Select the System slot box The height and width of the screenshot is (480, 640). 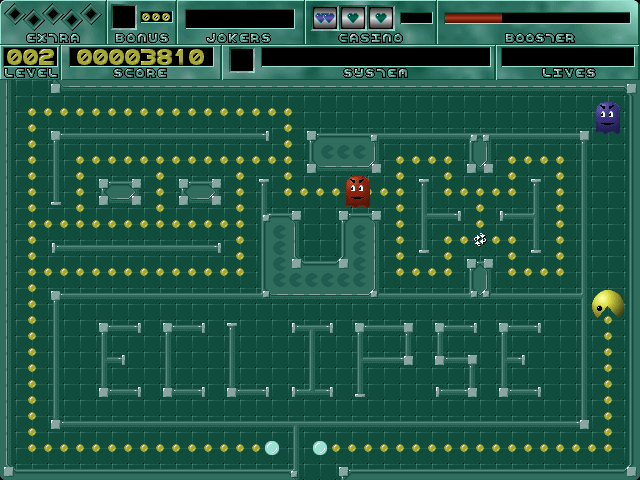click(x=242, y=60)
